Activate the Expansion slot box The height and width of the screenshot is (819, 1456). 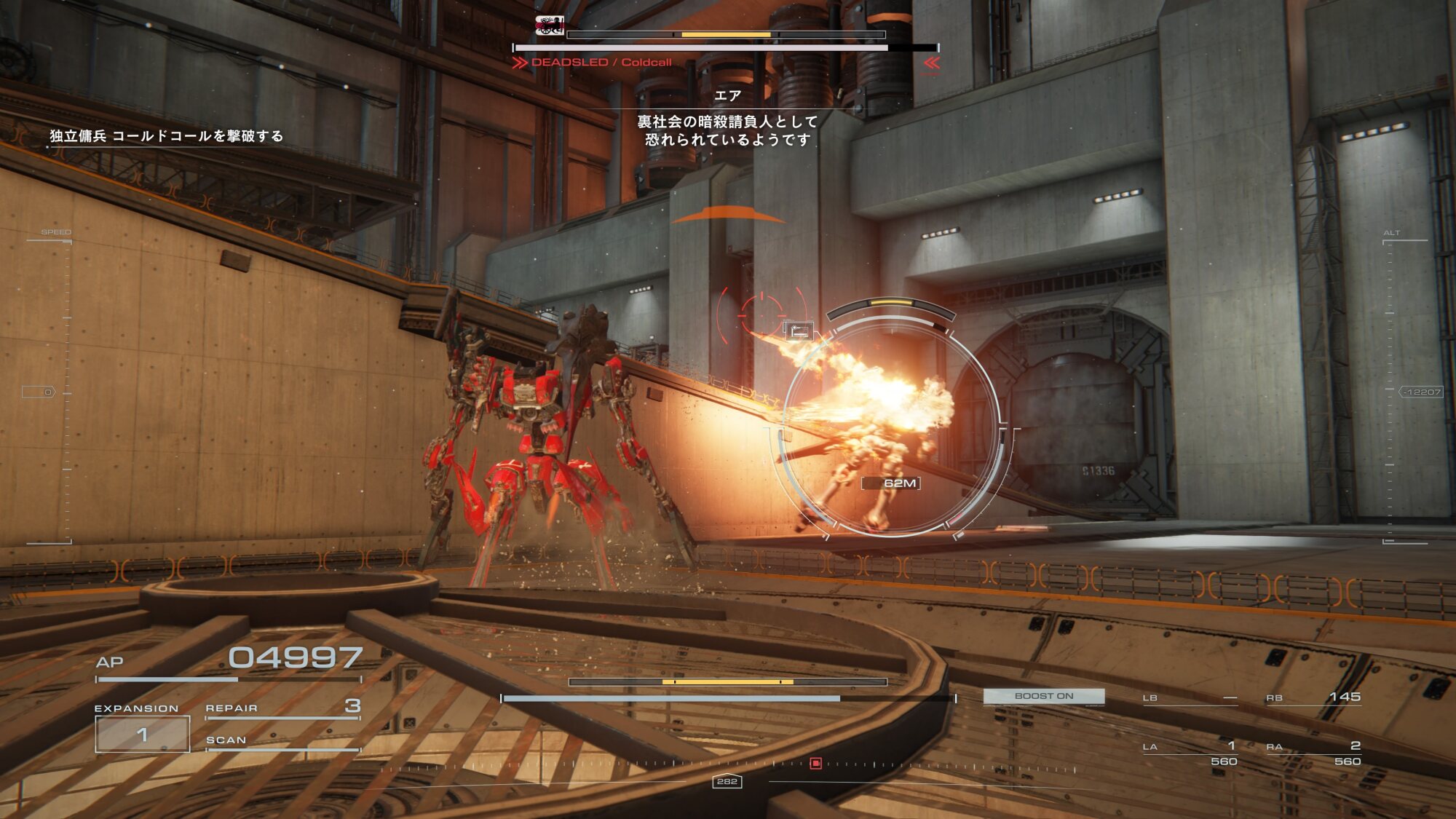pos(143,734)
